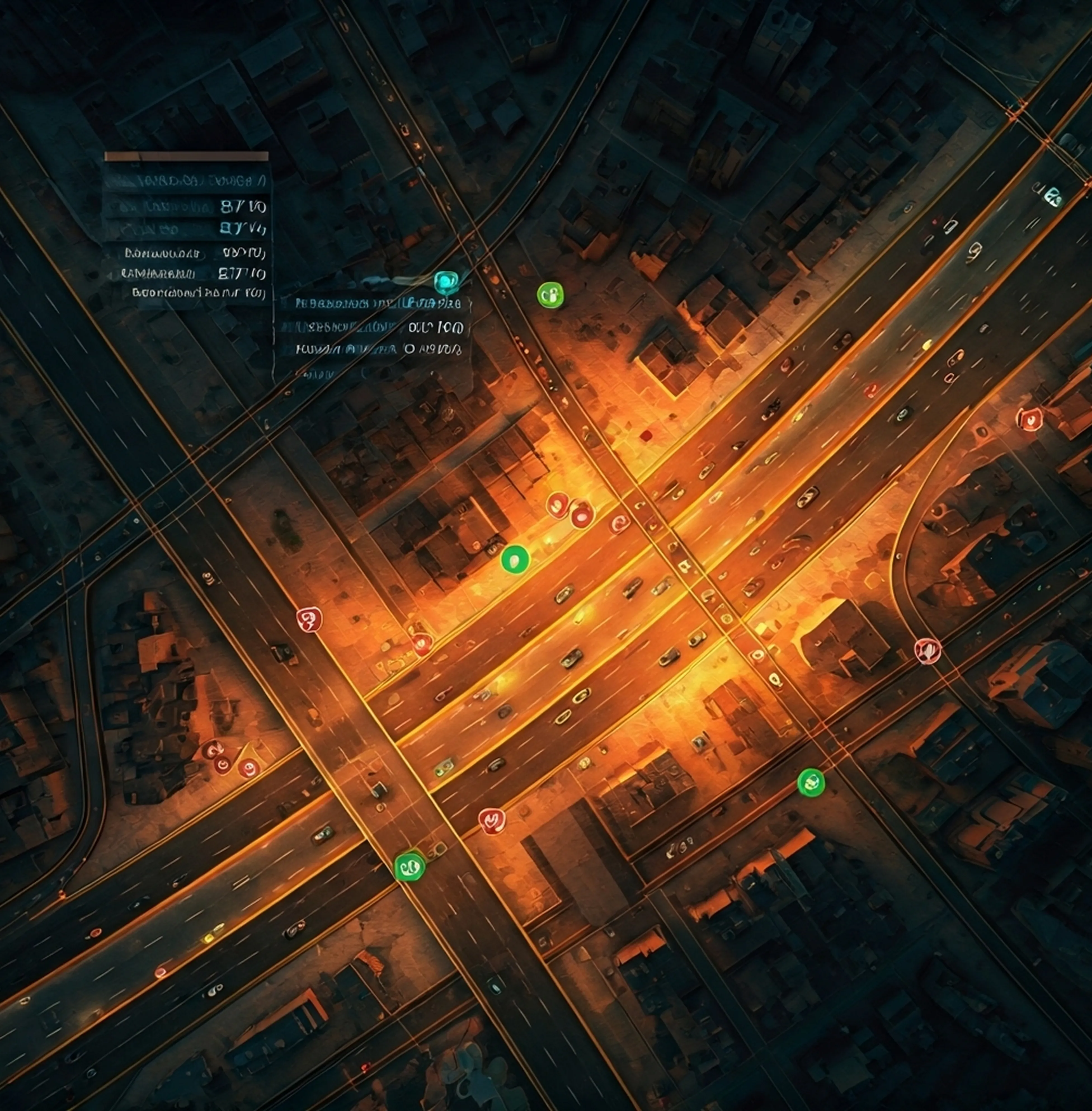Click the lime-green marker beside the cyan marker
This screenshot has height=1111, width=1092.
pyautogui.click(x=550, y=295)
